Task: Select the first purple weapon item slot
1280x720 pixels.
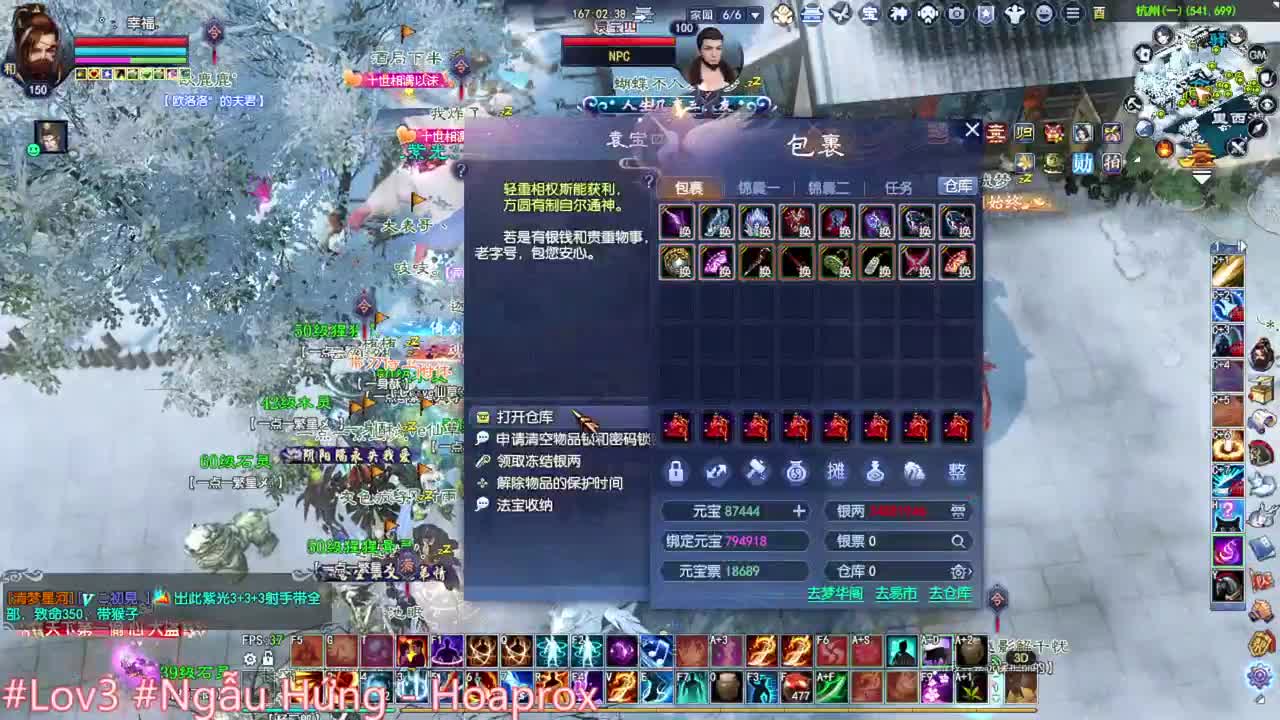Action: (x=675, y=222)
